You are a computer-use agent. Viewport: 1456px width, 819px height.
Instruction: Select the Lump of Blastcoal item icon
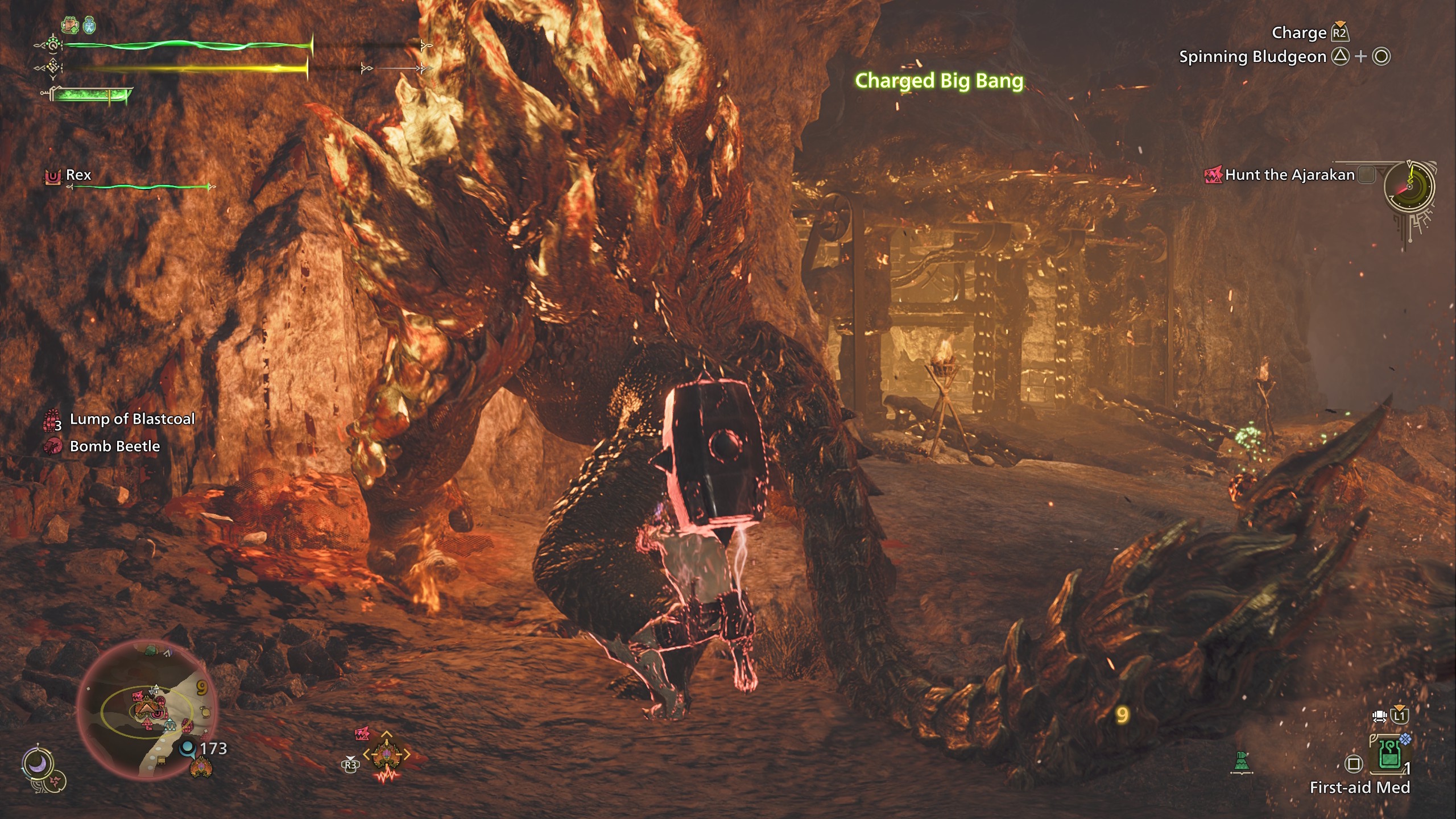click(x=50, y=419)
